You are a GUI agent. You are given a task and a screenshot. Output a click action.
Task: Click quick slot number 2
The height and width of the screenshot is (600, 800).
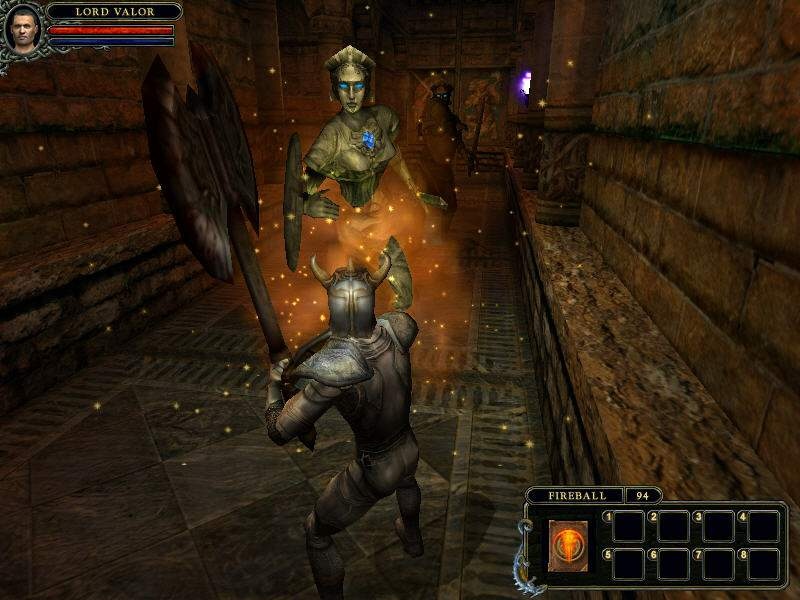tap(673, 526)
